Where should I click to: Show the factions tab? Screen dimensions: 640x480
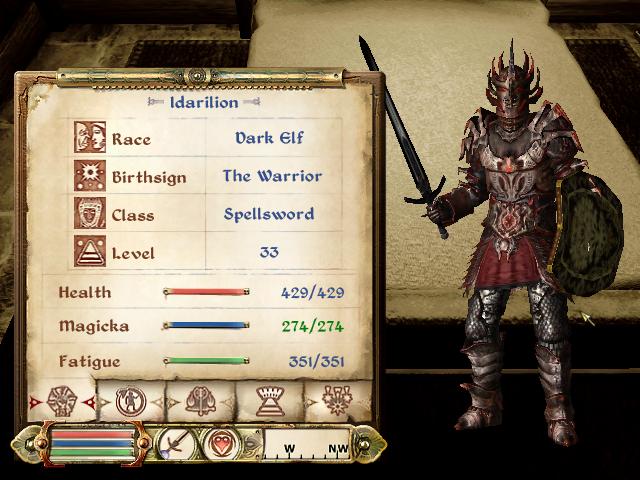pos(200,400)
